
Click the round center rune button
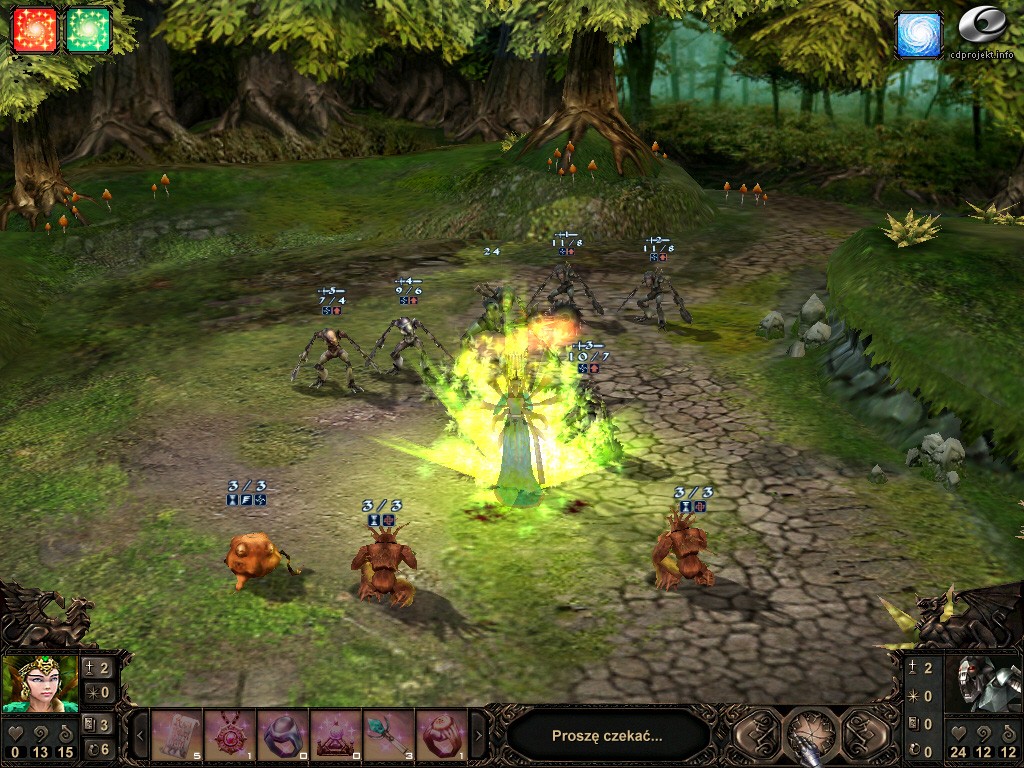tap(811, 735)
